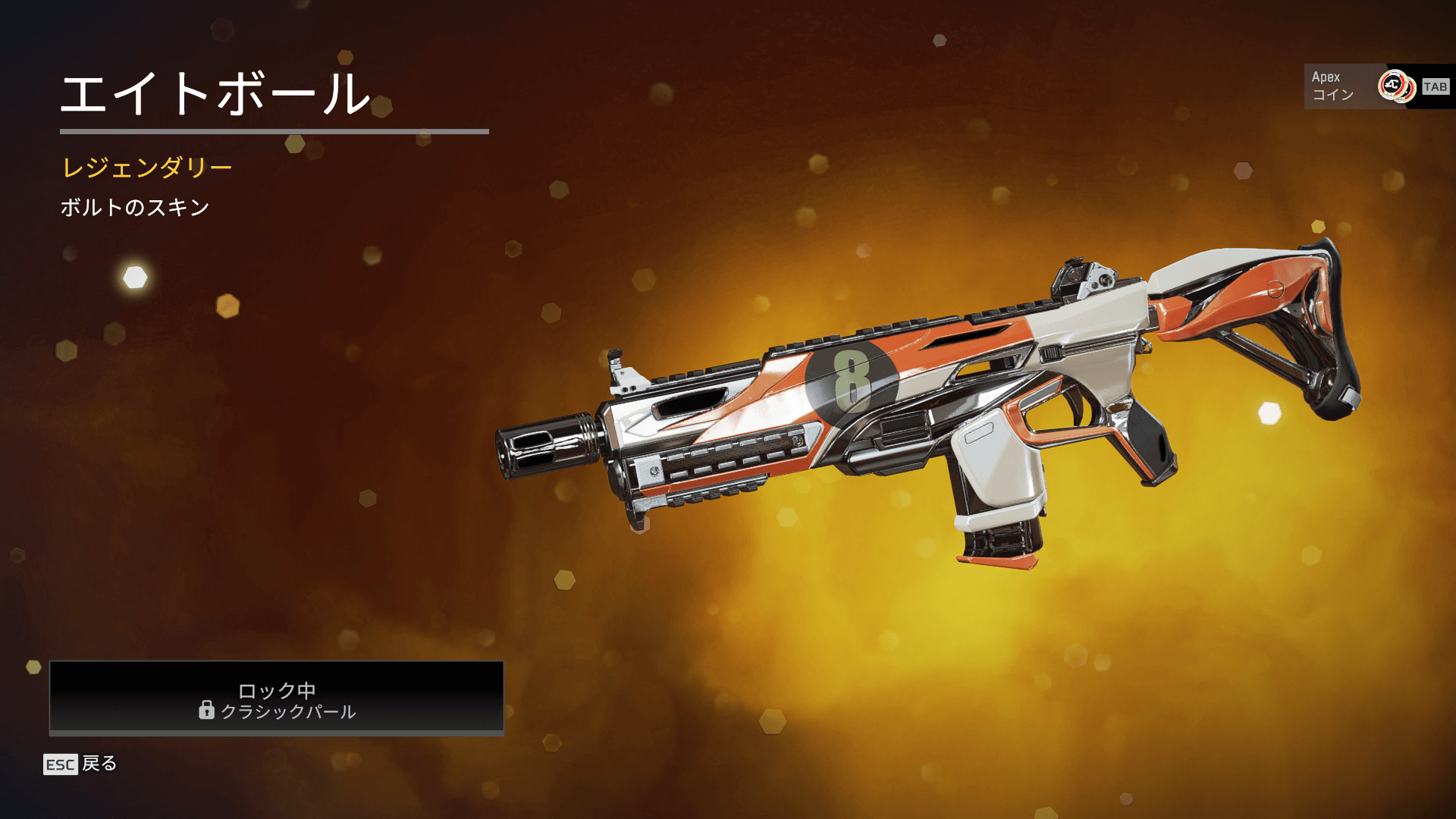1456x819 pixels.
Task: Open the Apex Coins panel
Action: click(x=1376, y=86)
